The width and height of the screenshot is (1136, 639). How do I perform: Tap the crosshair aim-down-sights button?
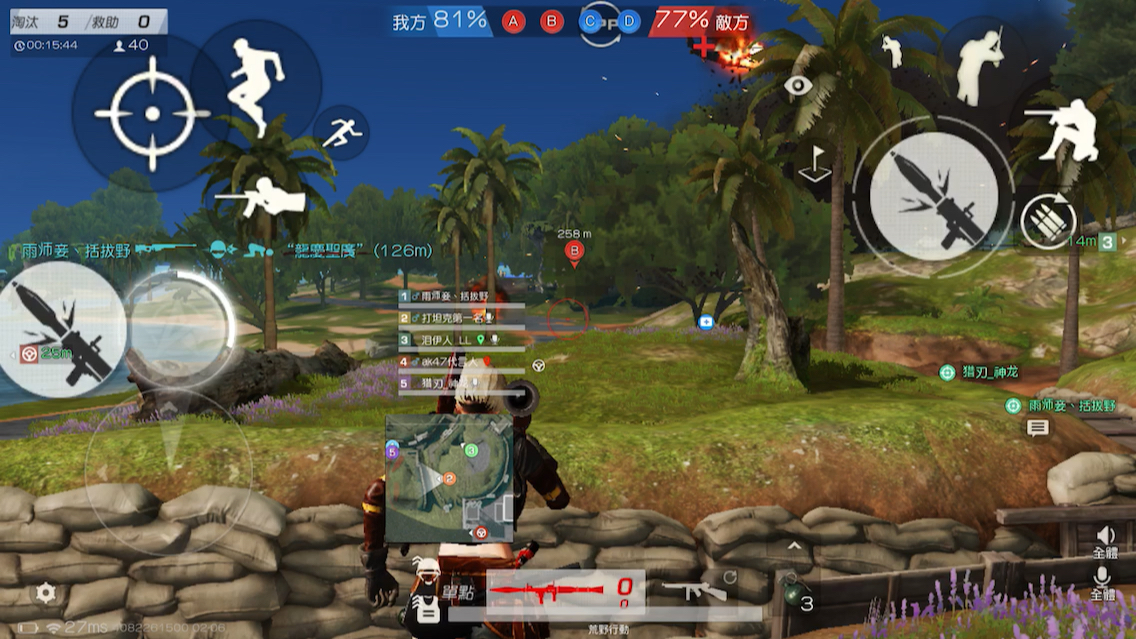(x=152, y=114)
